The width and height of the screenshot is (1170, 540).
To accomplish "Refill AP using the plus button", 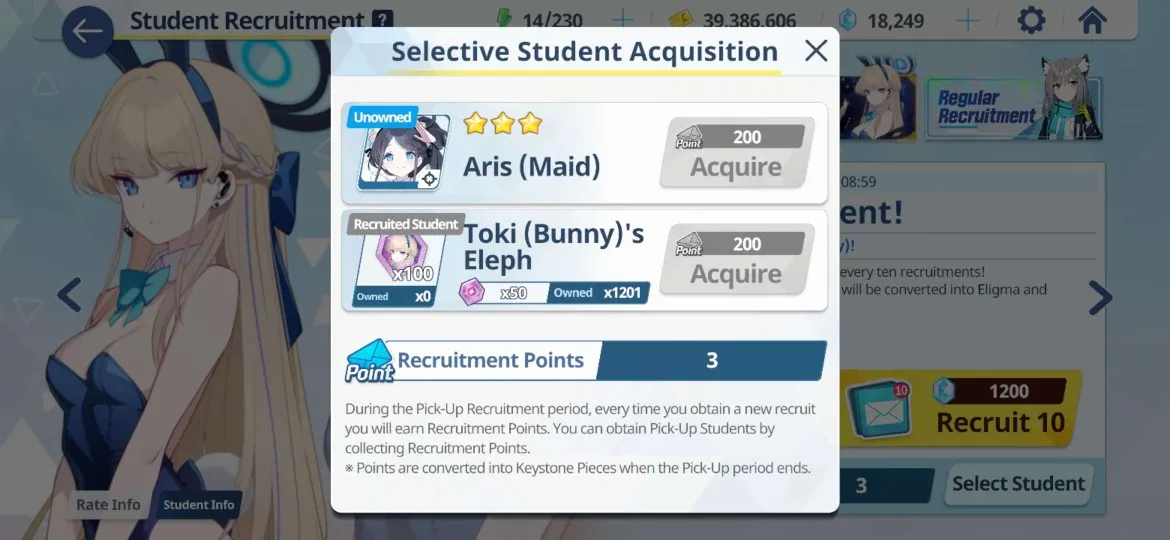I will tap(622, 20).
